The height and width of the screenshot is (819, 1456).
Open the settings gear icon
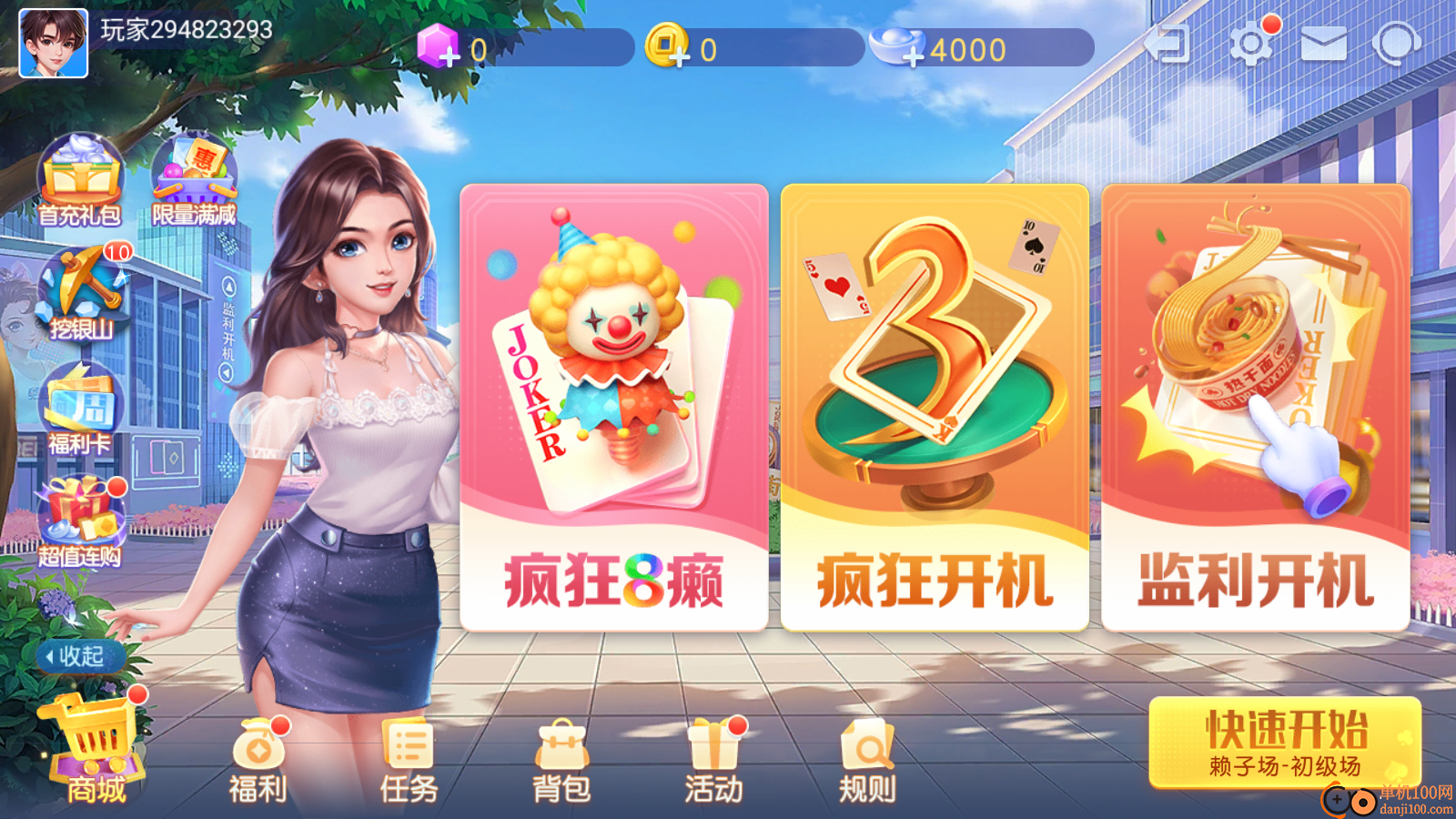click(1253, 42)
